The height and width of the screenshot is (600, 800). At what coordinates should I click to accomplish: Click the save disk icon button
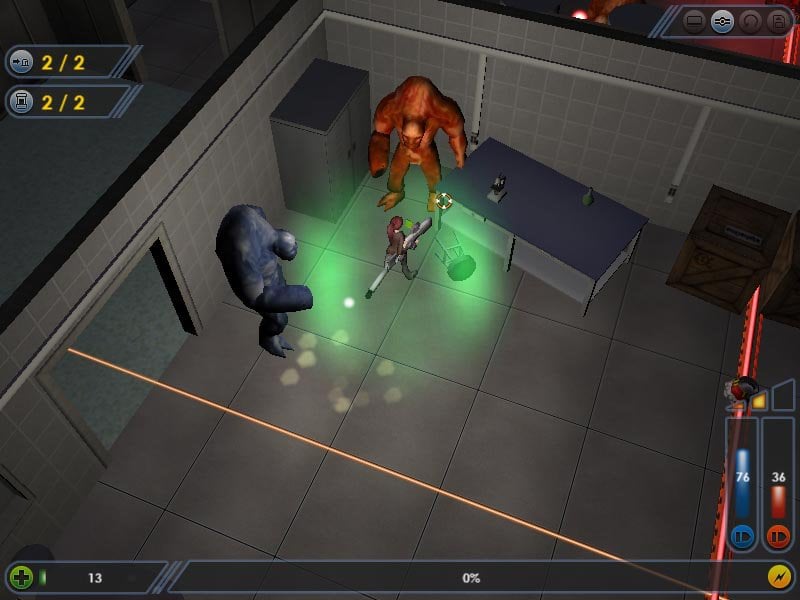click(777, 20)
